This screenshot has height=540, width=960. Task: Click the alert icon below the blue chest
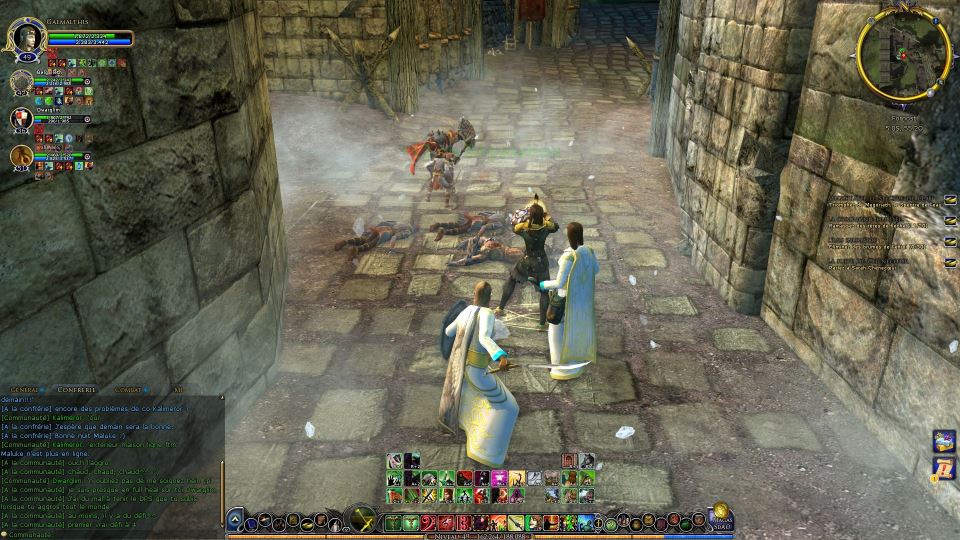point(944,468)
